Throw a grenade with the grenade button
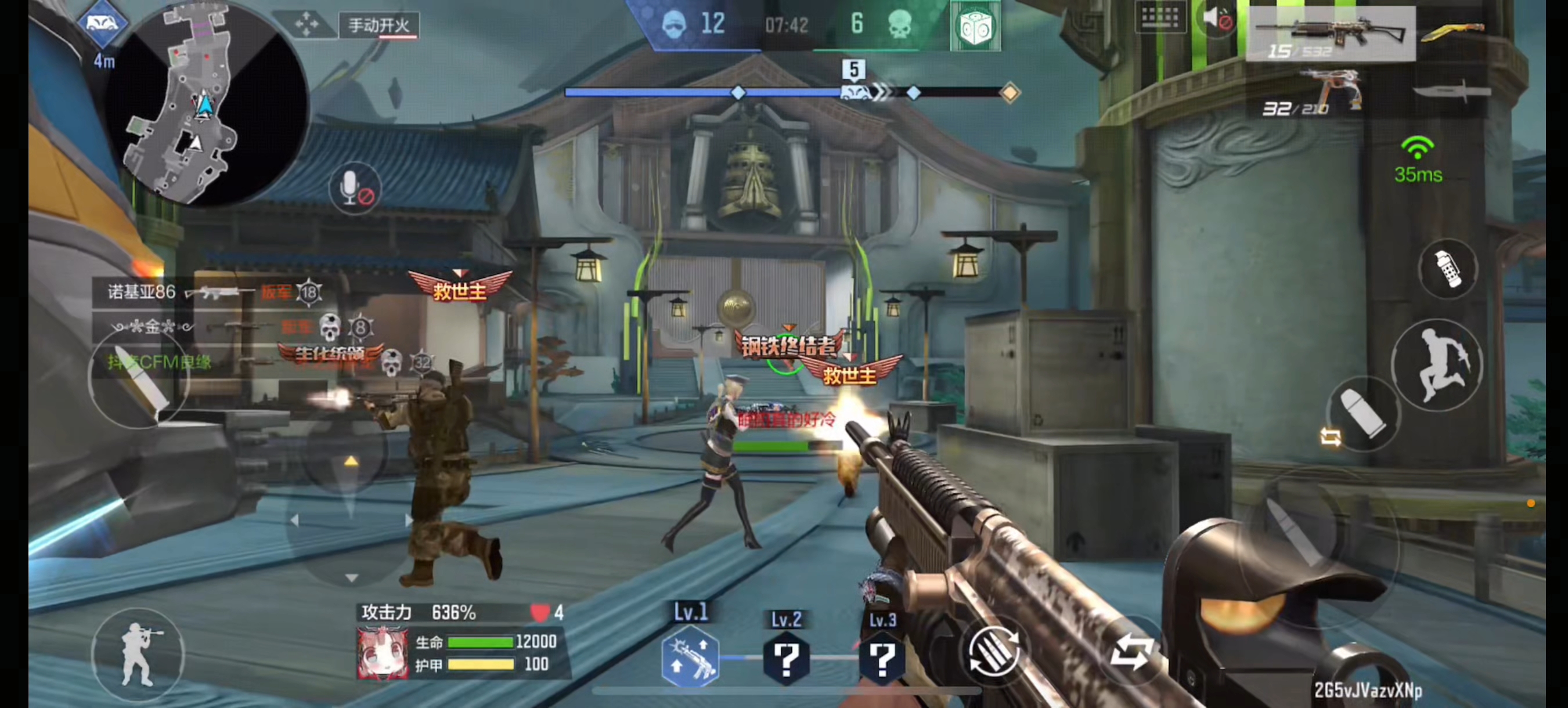1568x708 pixels. tap(1447, 269)
